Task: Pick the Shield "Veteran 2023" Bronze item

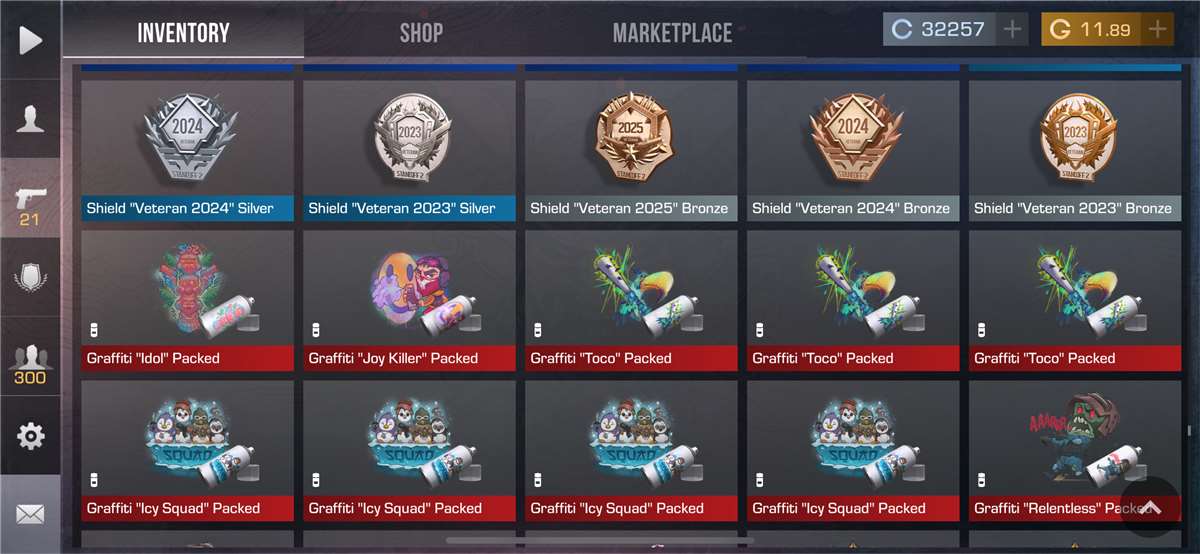Action: [x=1075, y=150]
